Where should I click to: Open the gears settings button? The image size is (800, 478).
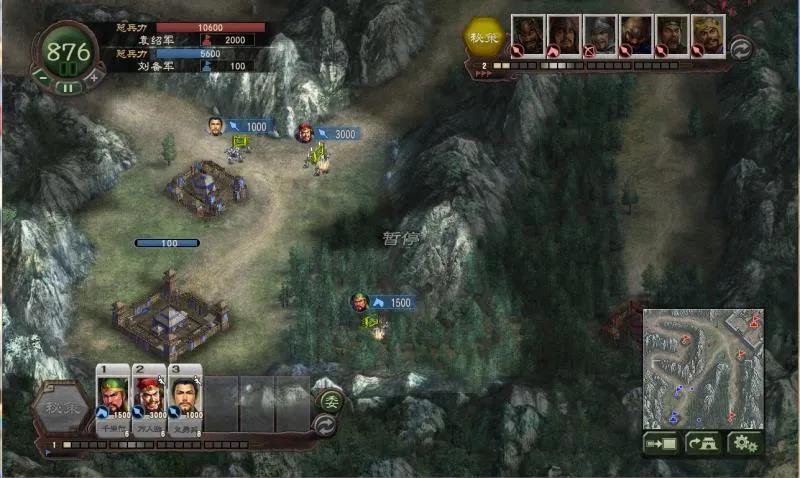pyautogui.click(x=743, y=443)
